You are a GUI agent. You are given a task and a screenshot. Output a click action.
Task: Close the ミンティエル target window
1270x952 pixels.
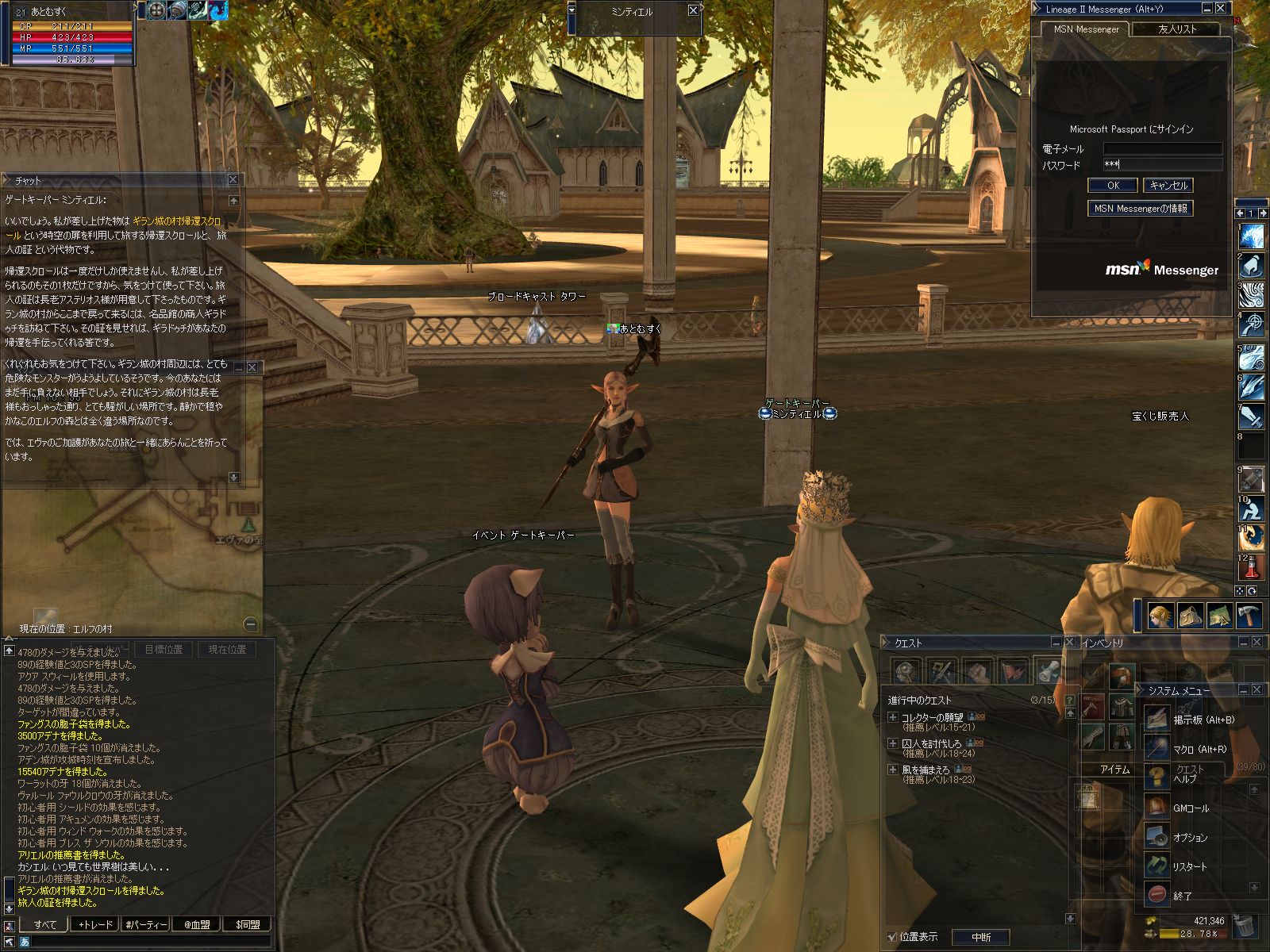coord(693,10)
